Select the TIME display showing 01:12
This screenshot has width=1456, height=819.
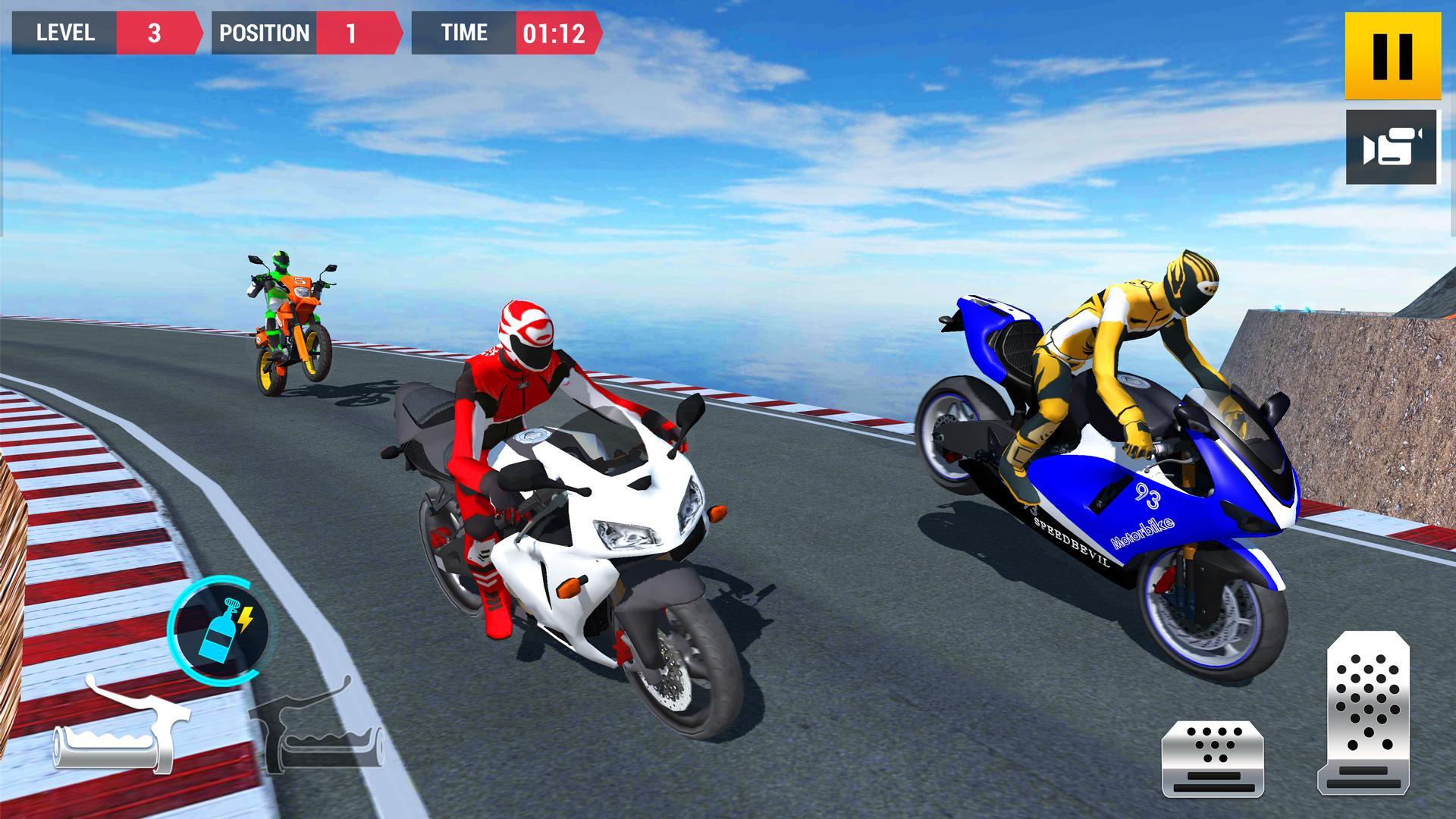pos(554,33)
